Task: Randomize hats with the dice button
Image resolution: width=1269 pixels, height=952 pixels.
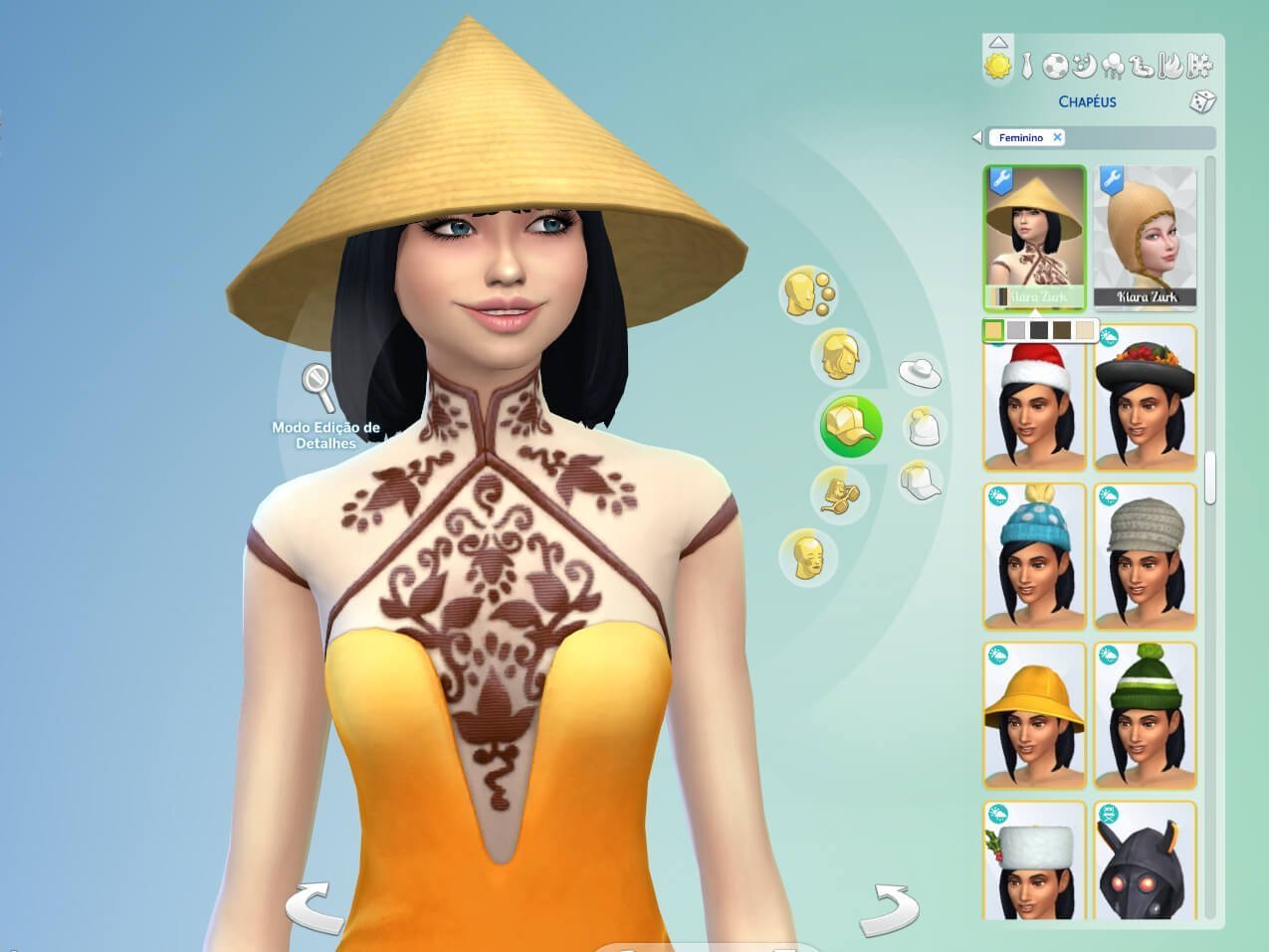Action: pos(1203,101)
